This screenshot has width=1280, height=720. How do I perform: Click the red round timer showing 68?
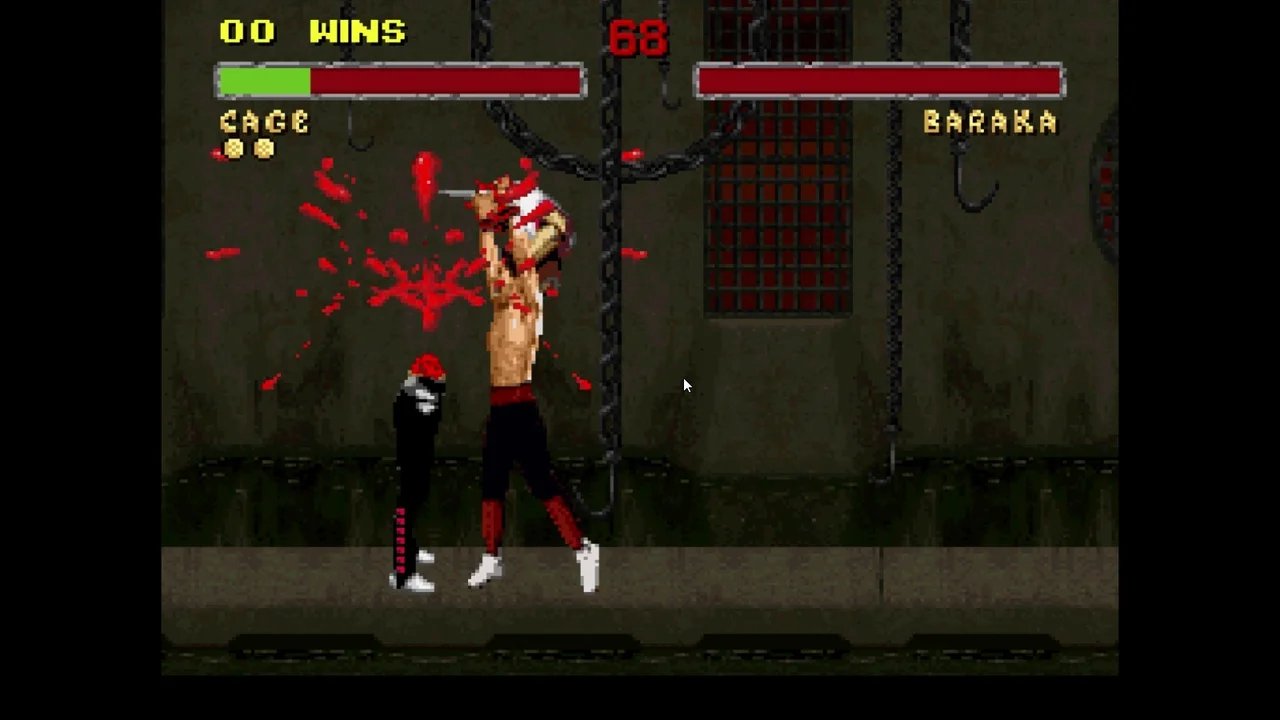tap(638, 38)
